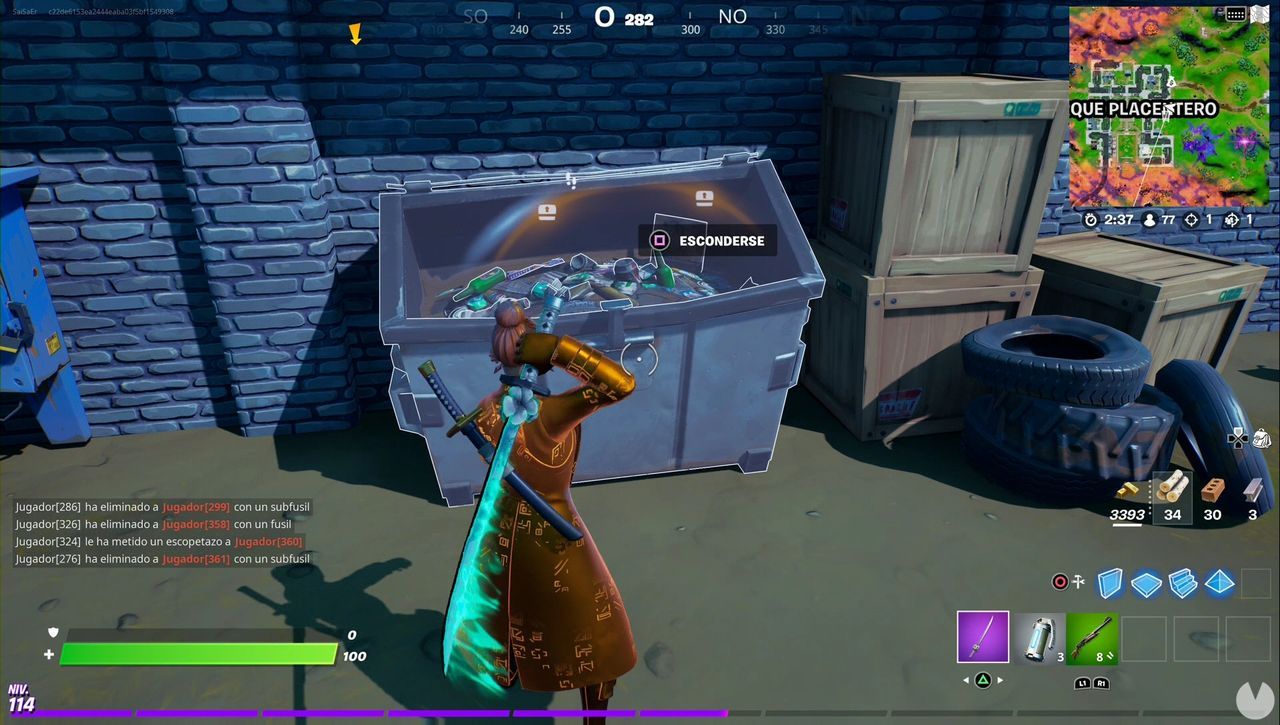The width and height of the screenshot is (1280, 725).
Task: Click the stopwatch timer icon near 2:37
Action: 1091,220
